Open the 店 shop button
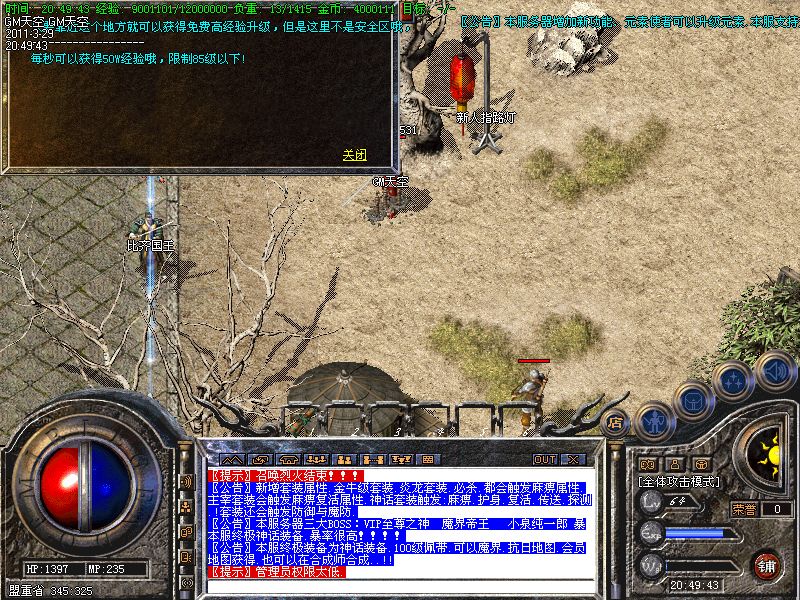This screenshot has width=800, height=600. click(x=617, y=422)
